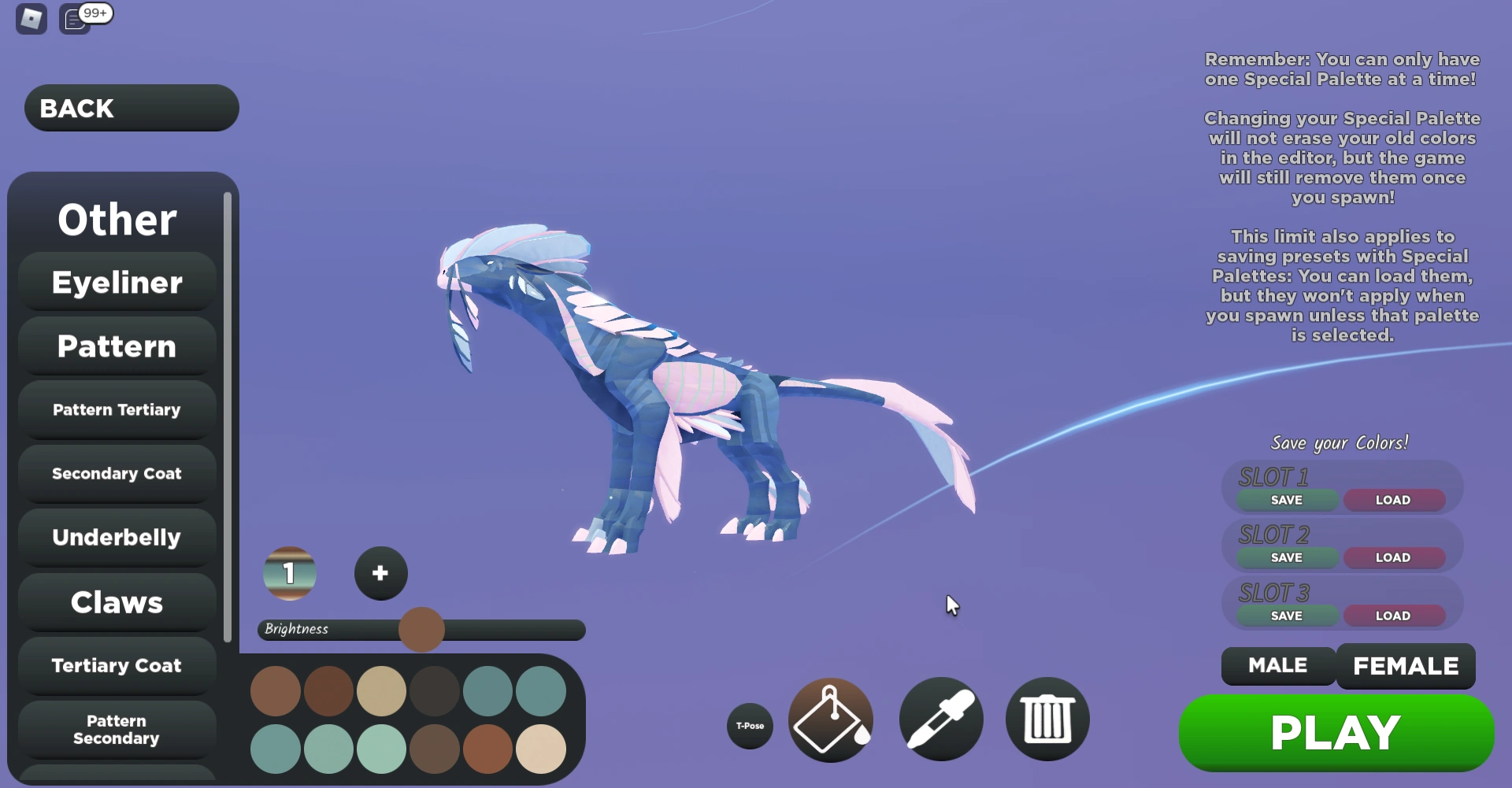Add a new color with the plus icon

(380, 573)
